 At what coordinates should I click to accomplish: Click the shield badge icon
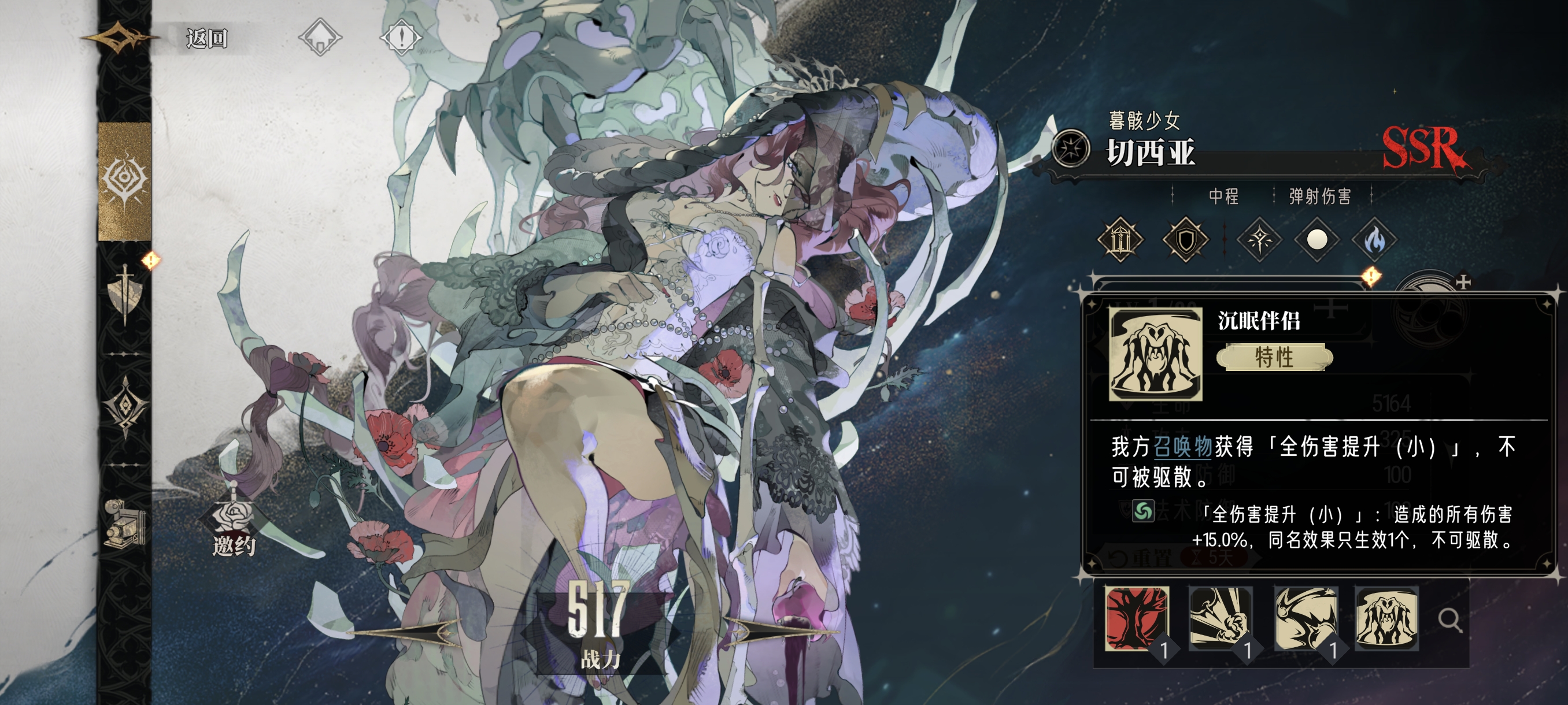[1185, 240]
